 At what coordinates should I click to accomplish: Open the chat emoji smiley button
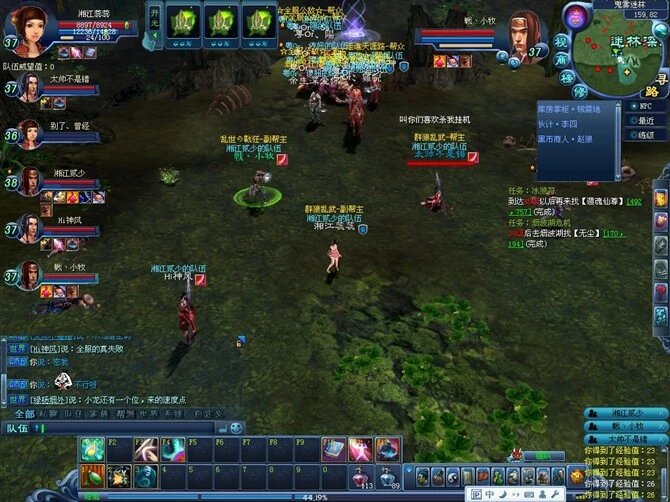click(x=233, y=428)
